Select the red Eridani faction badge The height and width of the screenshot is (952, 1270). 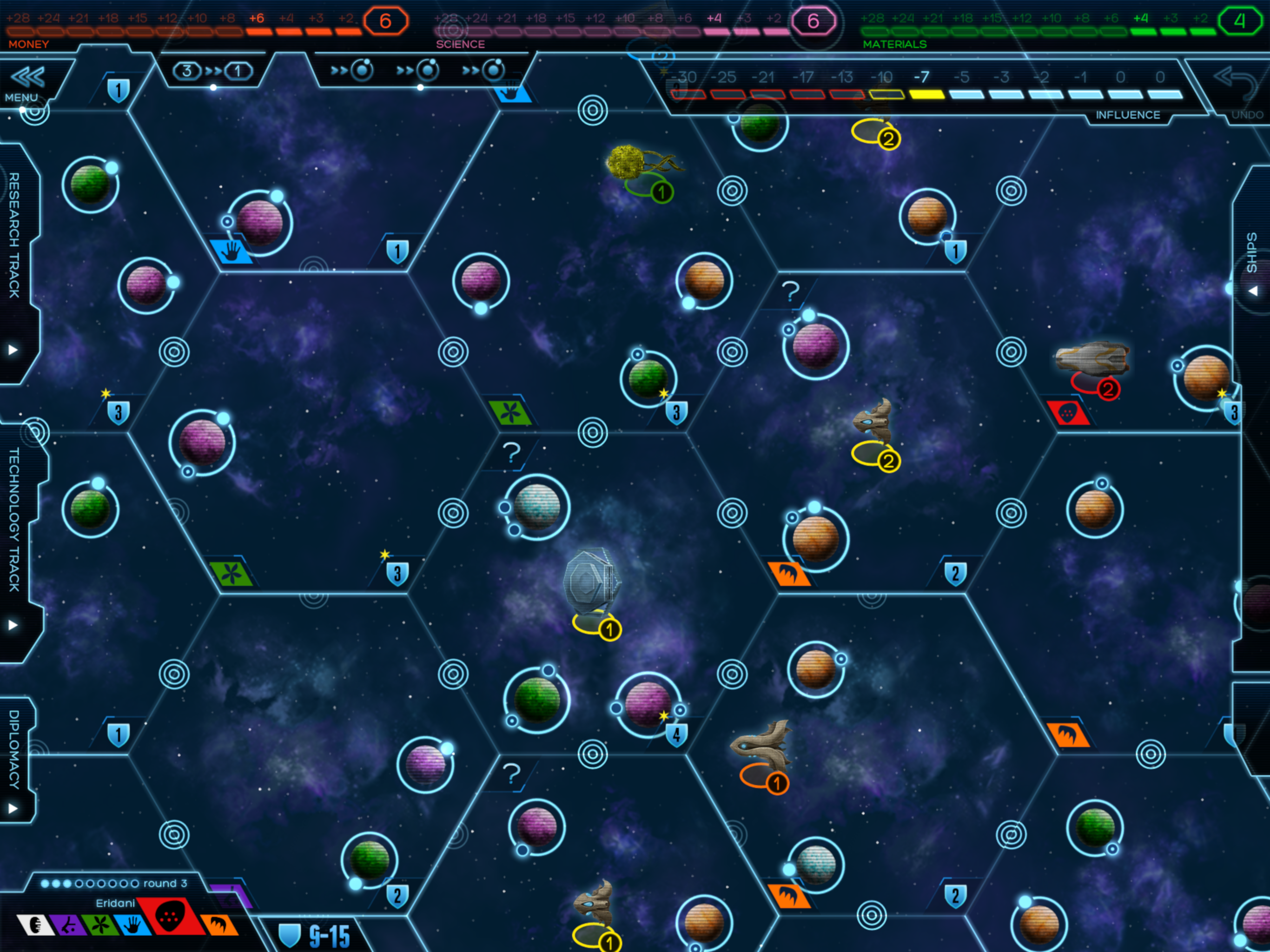170,915
